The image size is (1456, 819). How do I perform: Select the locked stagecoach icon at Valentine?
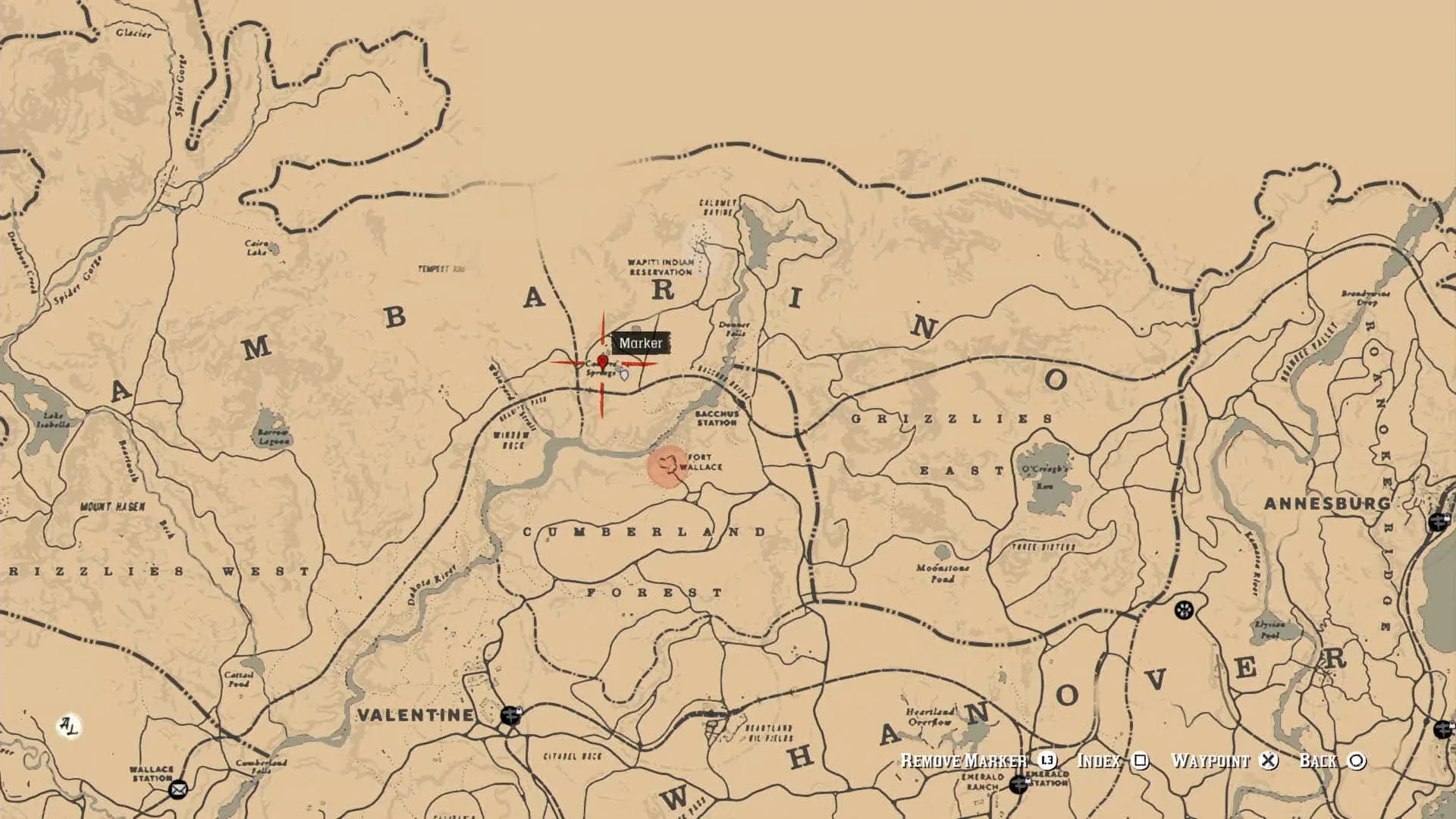(x=510, y=716)
